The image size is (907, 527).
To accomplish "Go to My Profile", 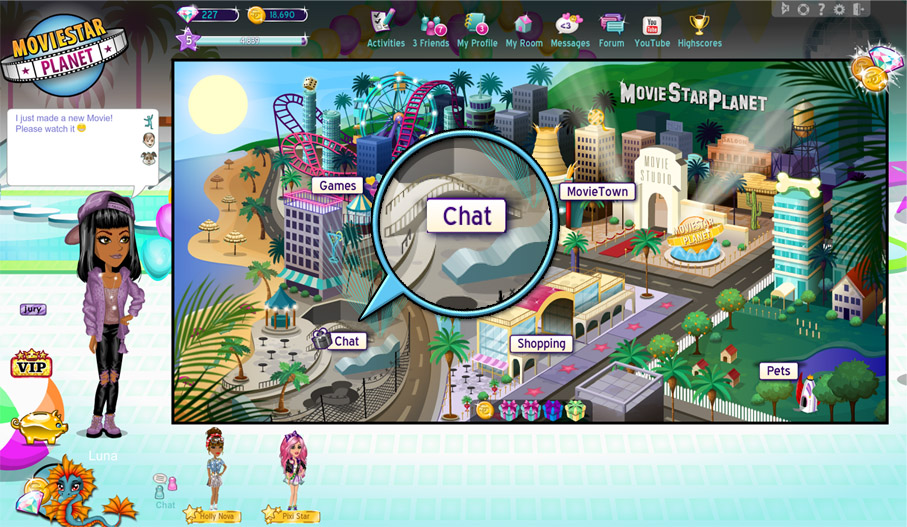I will click(x=477, y=28).
